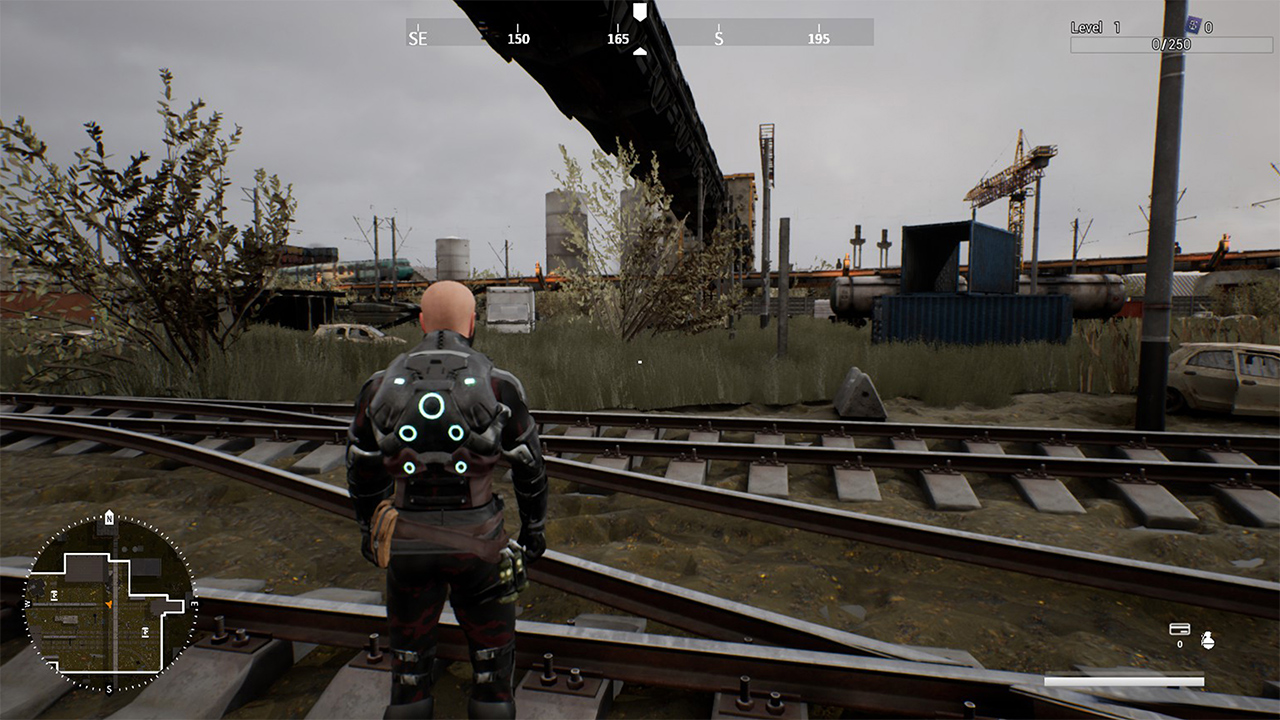Select the upper R marker on the minimap
Image resolution: width=1280 pixels, height=720 pixels.
click(x=54, y=594)
